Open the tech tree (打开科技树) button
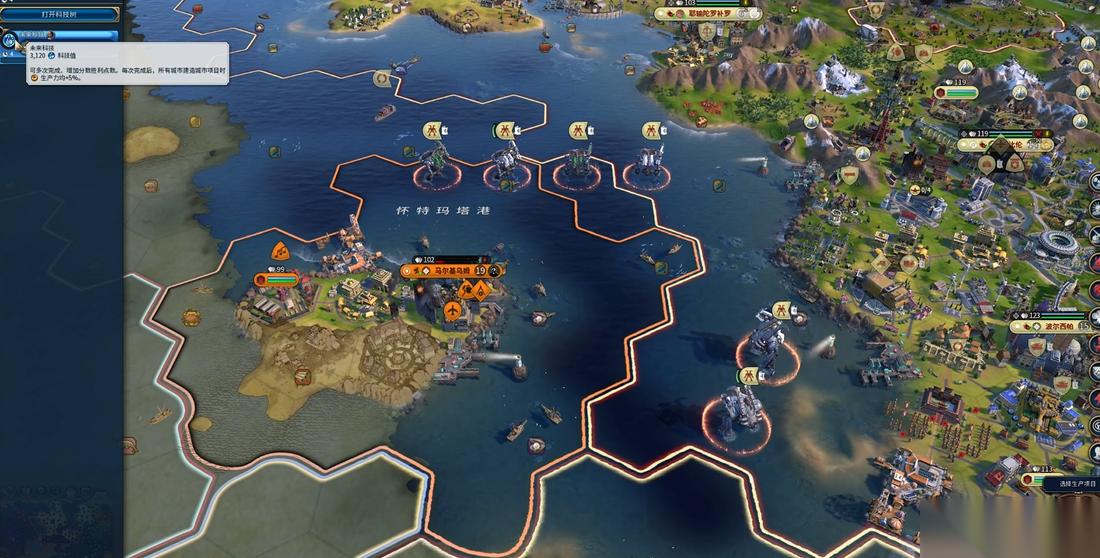The width and height of the screenshot is (1100, 558). [61, 15]
